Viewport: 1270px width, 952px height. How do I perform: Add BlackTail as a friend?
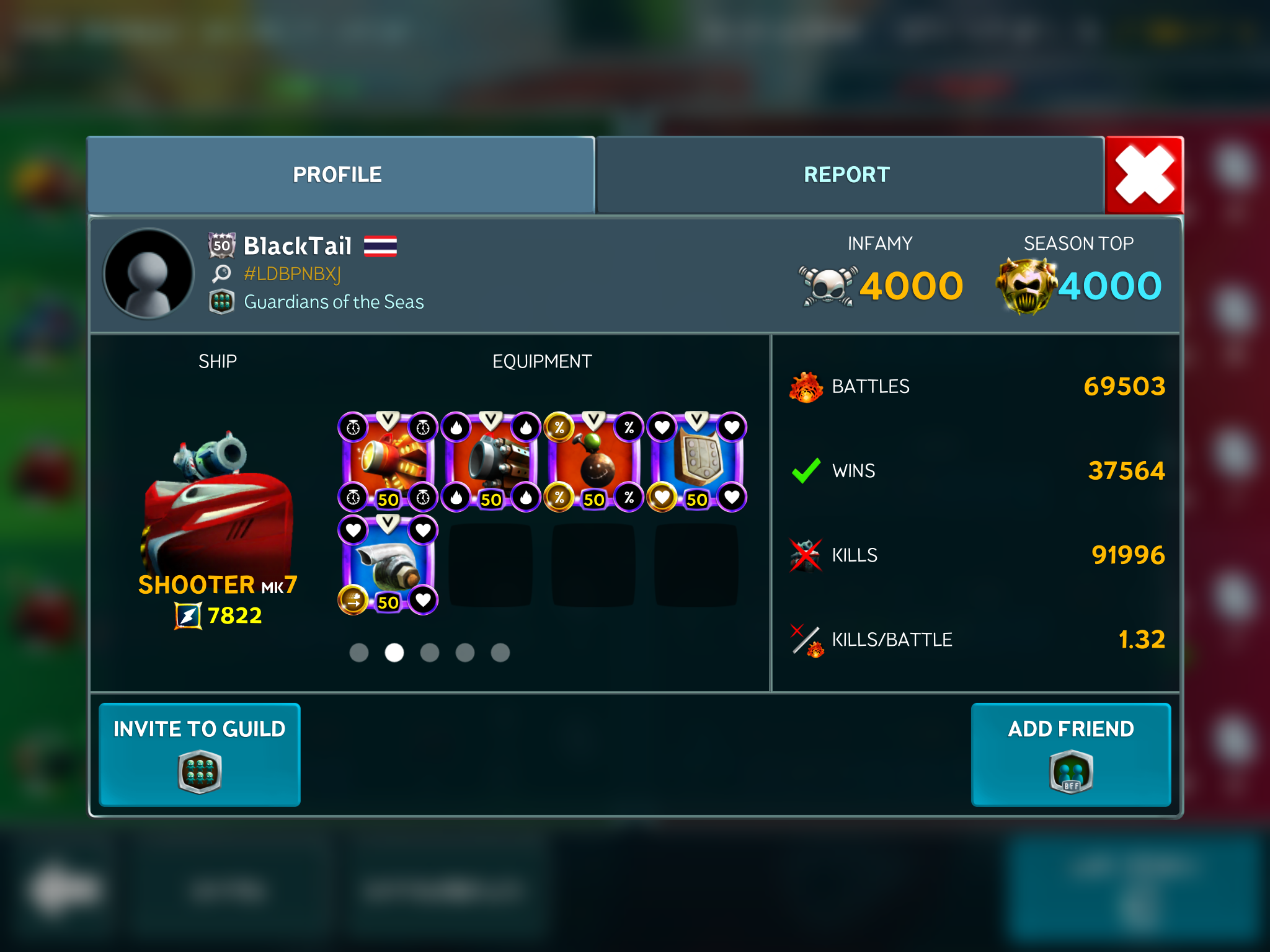pos(1070,754)
